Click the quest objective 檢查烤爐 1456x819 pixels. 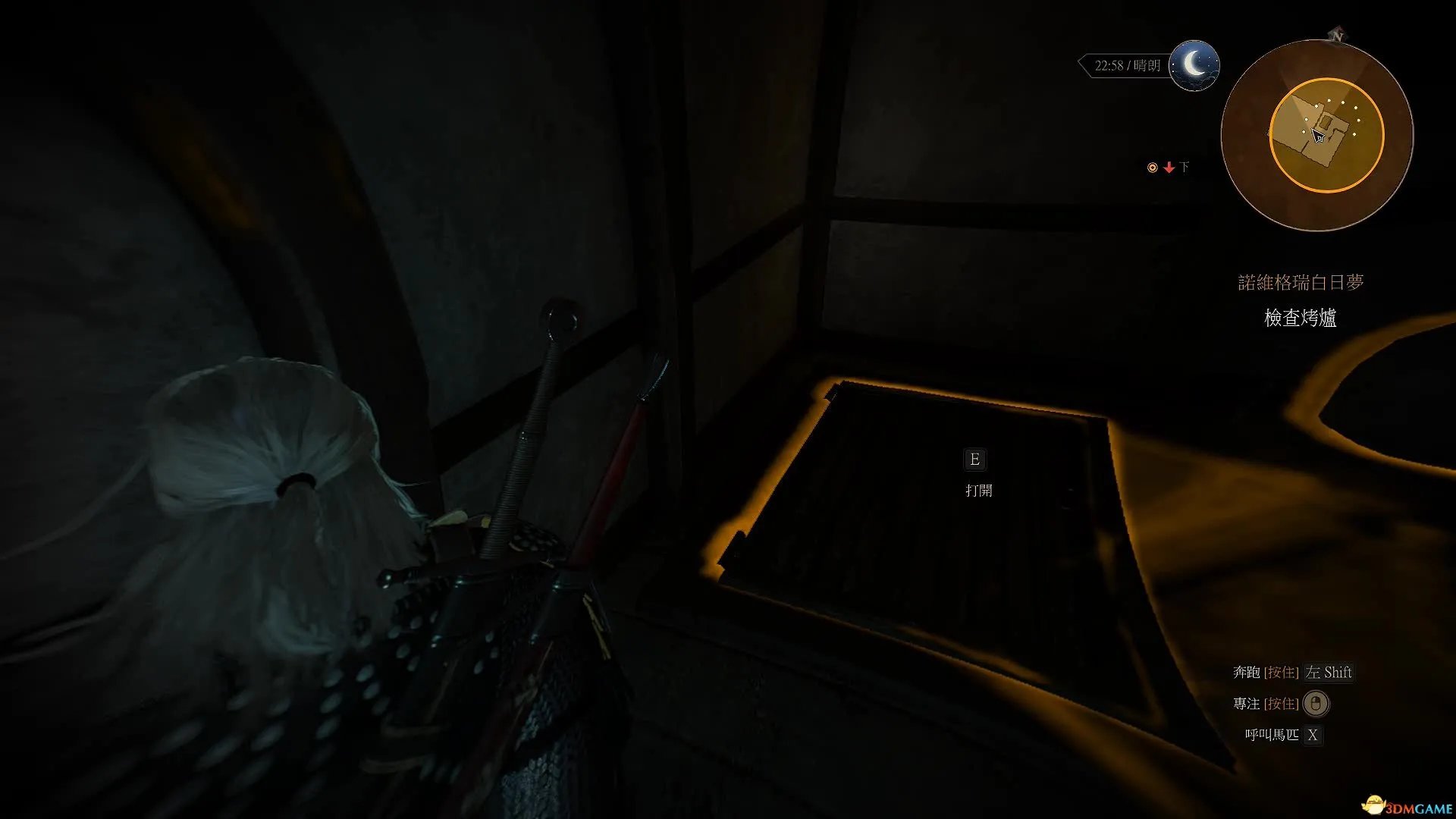coord(1300,318)
